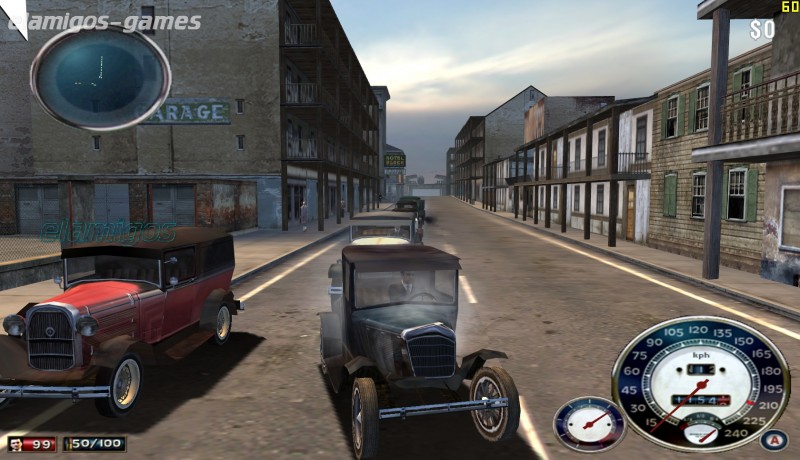Click the player portrait health icon
Viewport: 800px width, 460px height.
[17, 443]
